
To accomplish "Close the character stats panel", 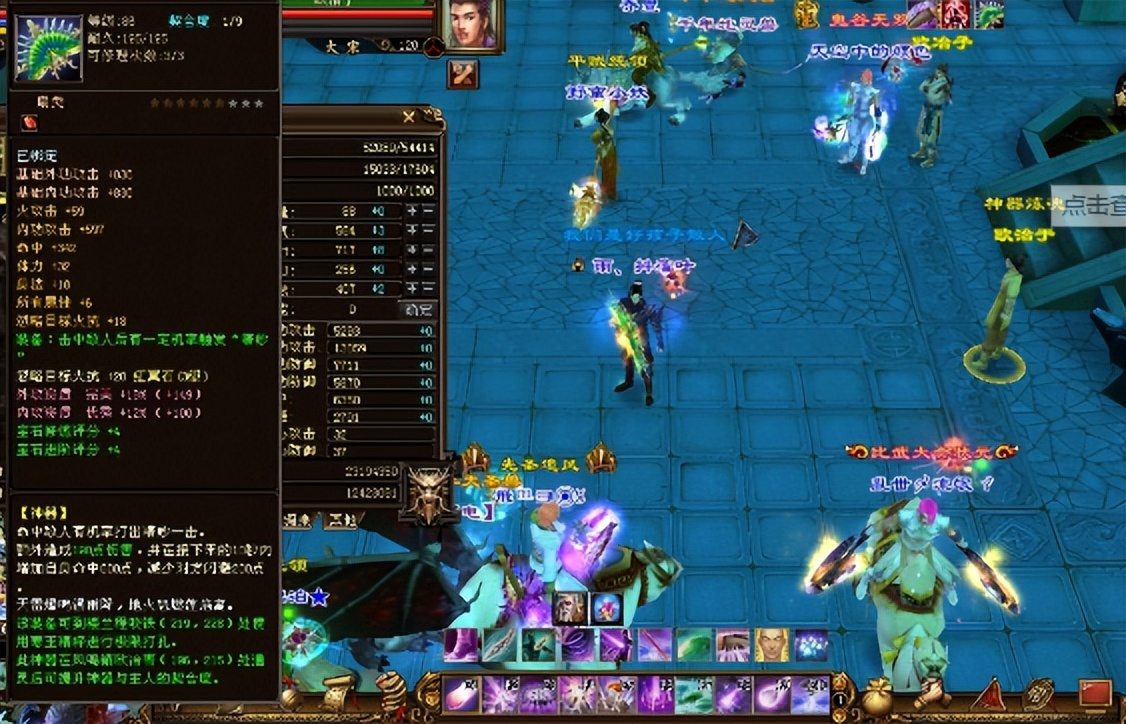I will 408,118.
